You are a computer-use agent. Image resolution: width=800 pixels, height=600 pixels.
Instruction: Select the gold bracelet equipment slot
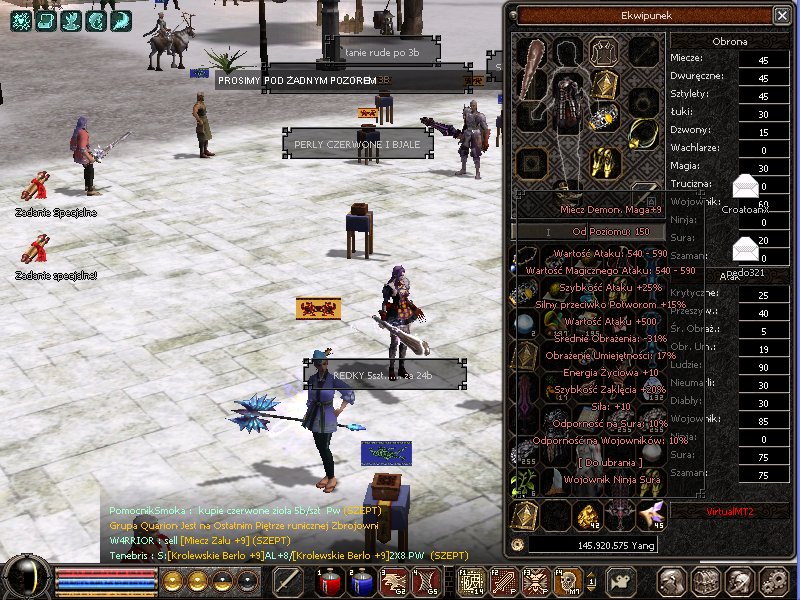(604, 118)
